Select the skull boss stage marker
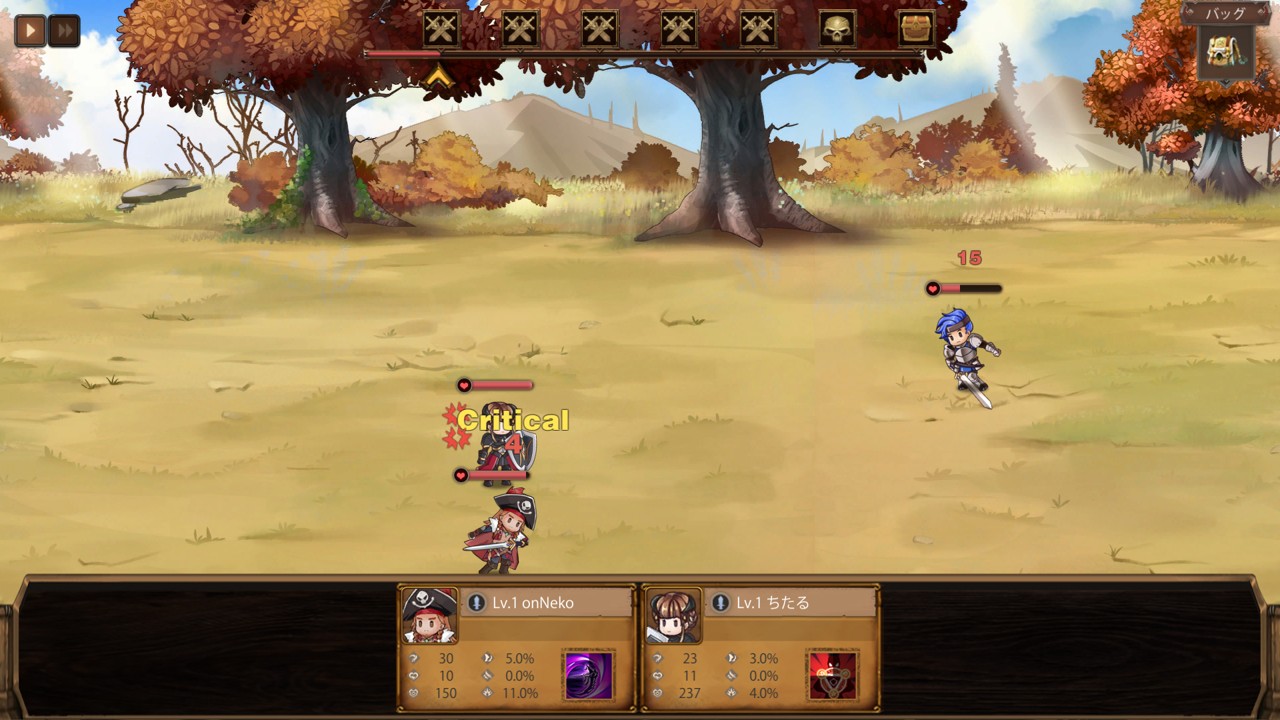 point(837,29)
